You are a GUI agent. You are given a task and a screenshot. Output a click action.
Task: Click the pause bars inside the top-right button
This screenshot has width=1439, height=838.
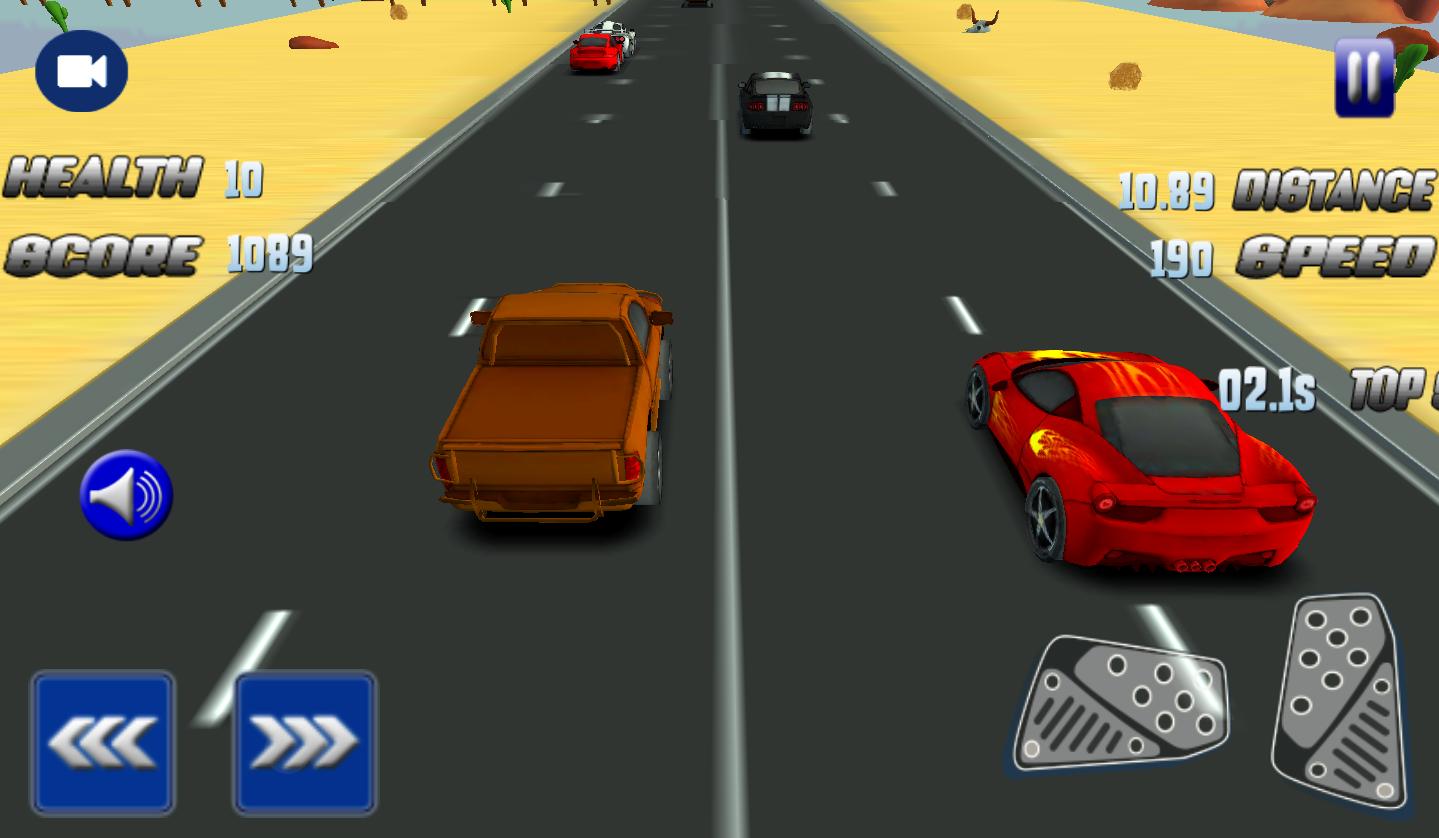pyautogui.click(x=1364, y=75)
